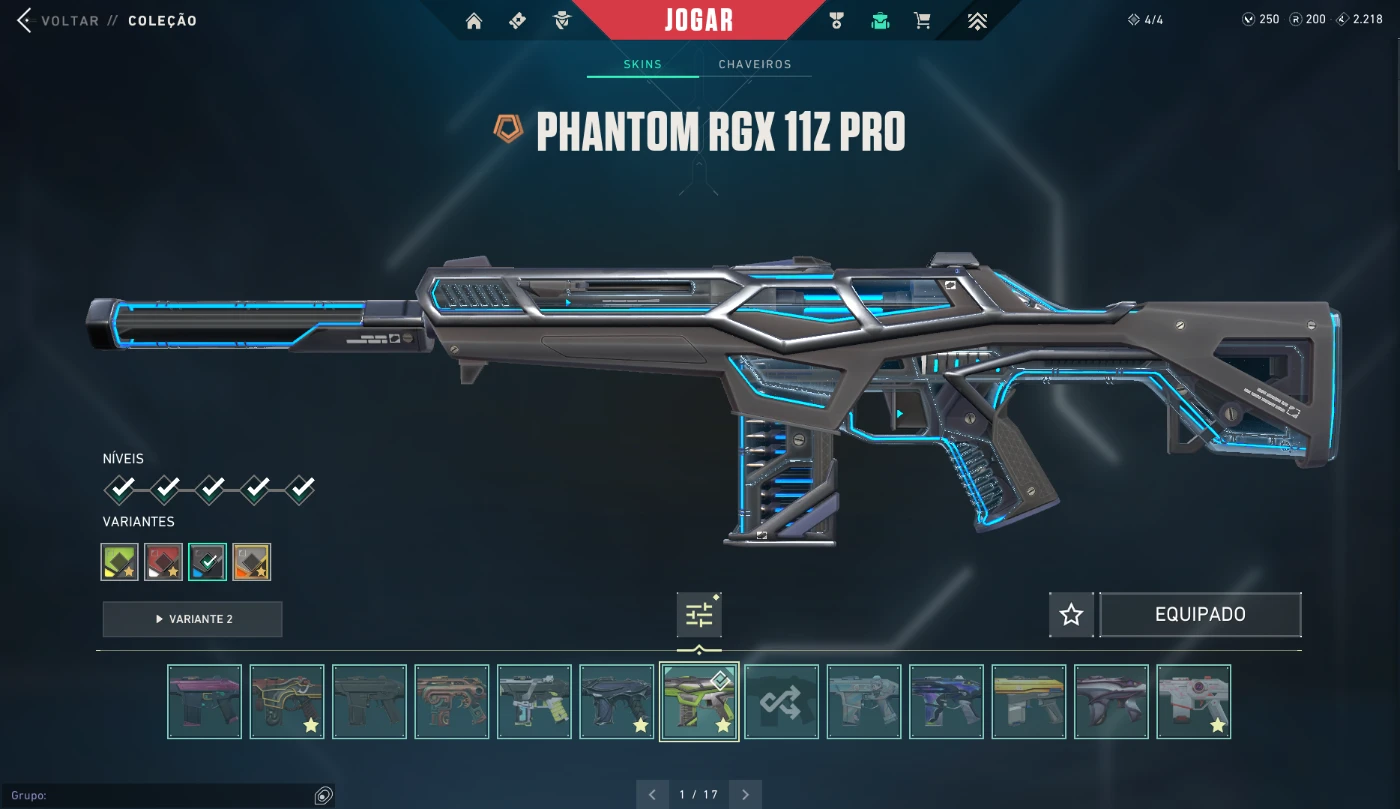Viewport: 1400px width, 809px height.
Task: Open the agents icon in top bar
Action: click(x=563, y=21)
